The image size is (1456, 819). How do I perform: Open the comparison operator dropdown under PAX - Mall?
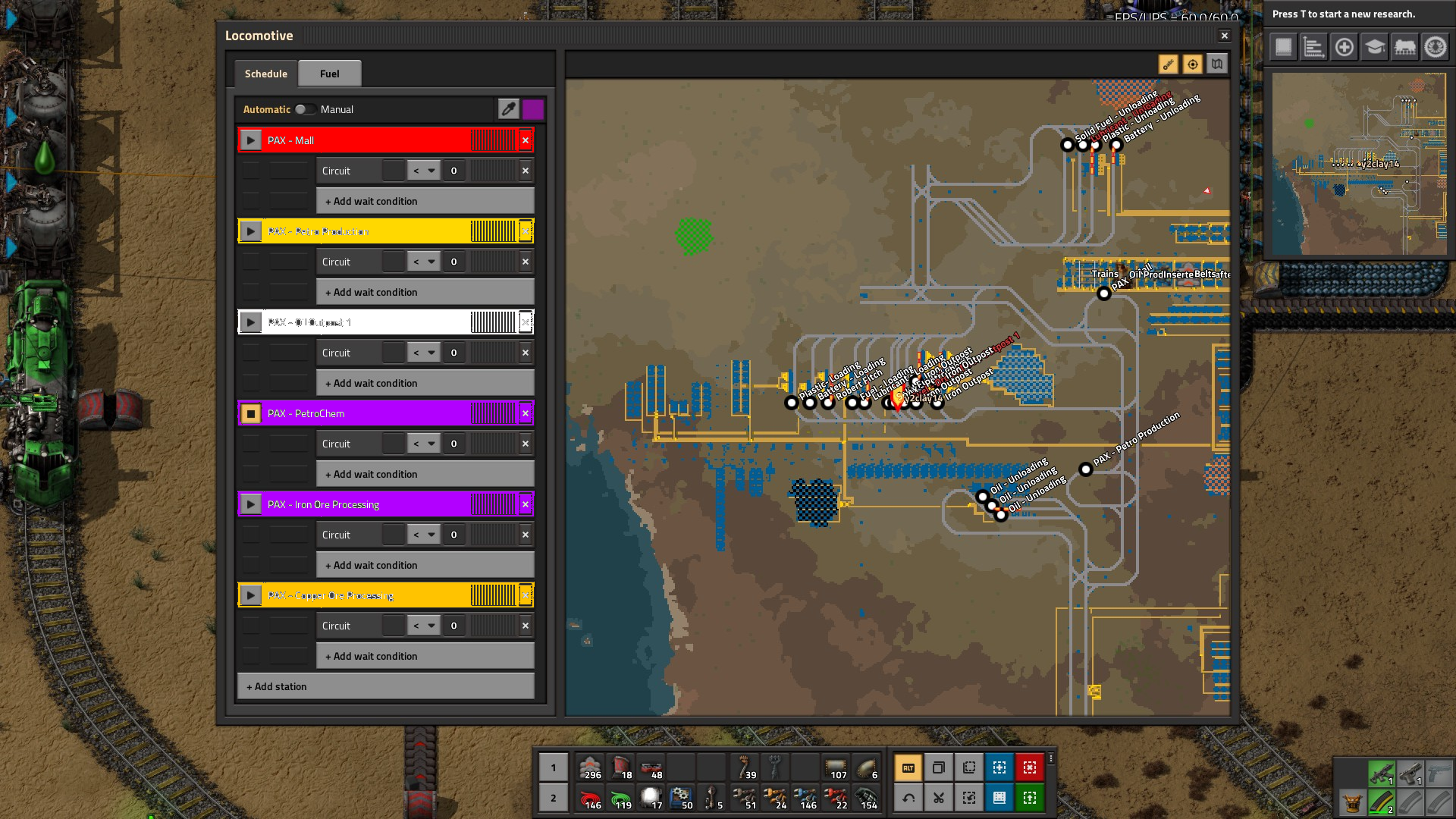pos(424,170)
